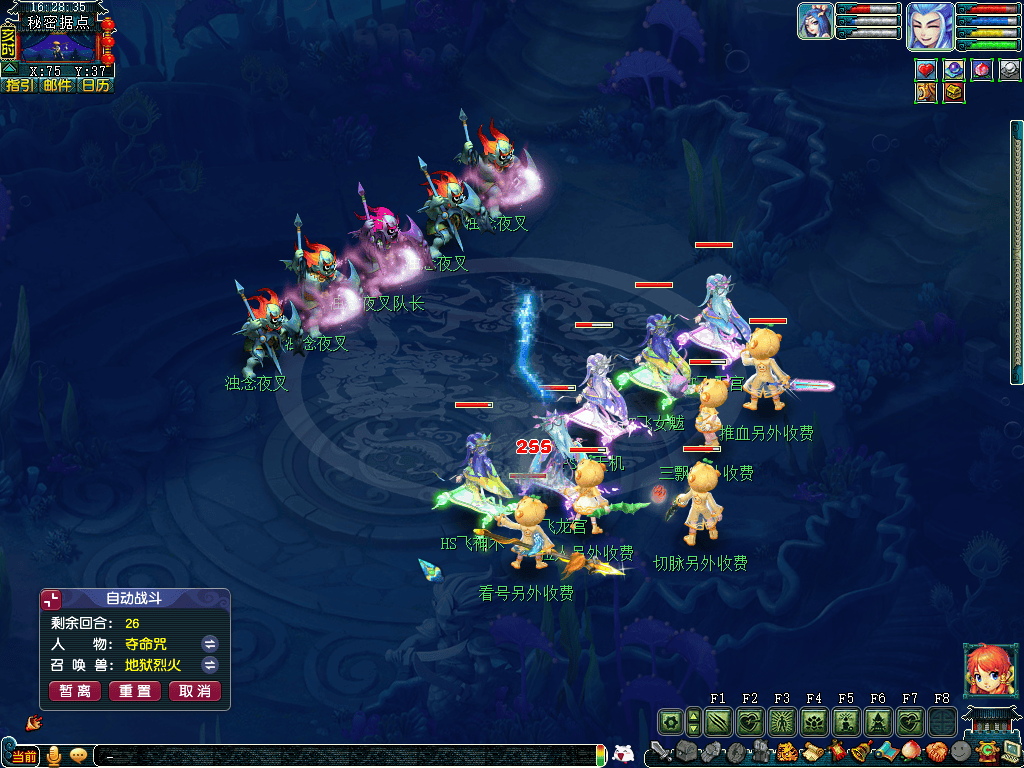This screenshot has width=1024, height=768.
Task: Open the skill bar gear settings
Action: (670, 721)
